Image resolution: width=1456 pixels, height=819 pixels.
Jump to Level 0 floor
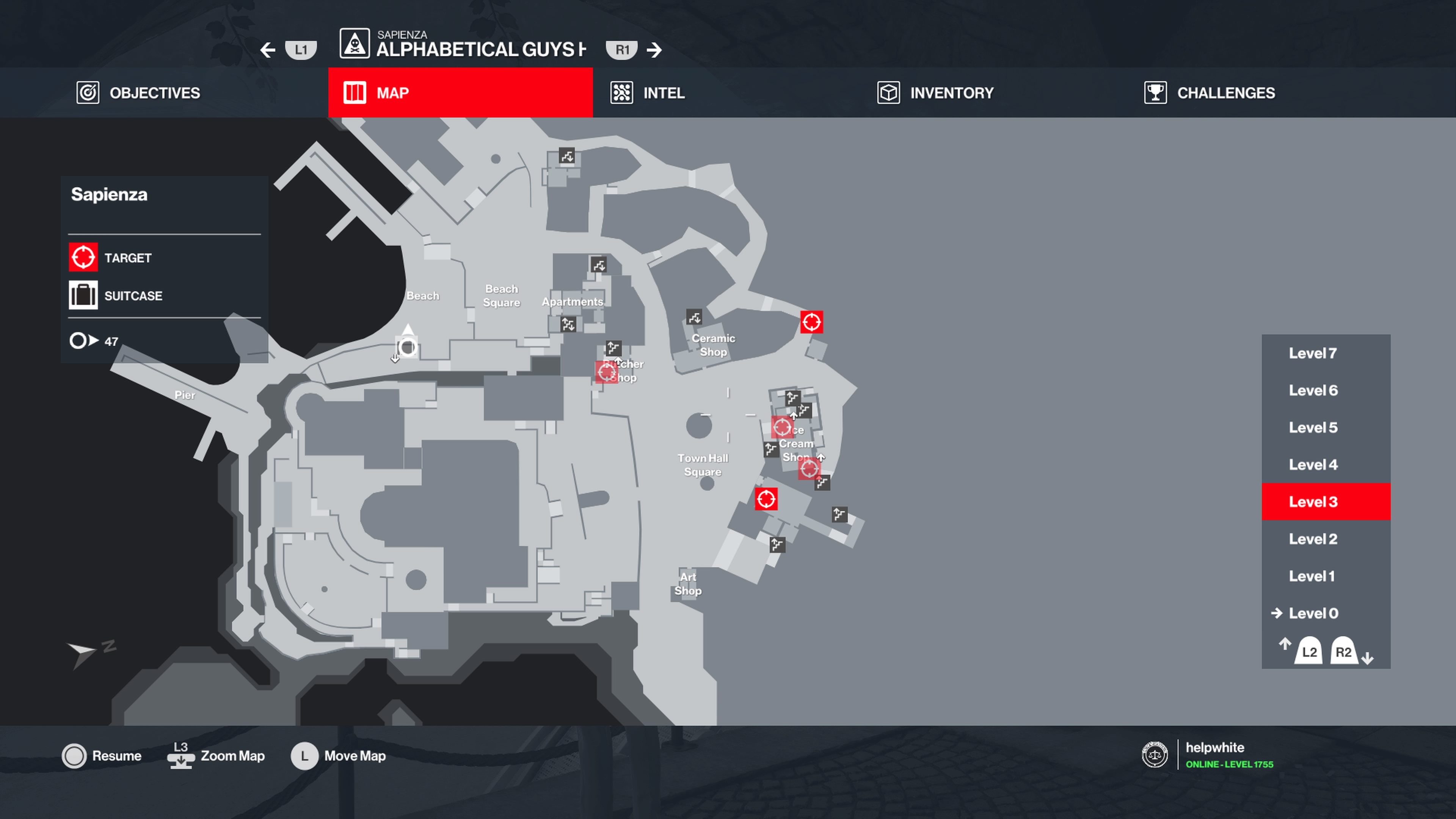coord(1312,613)
